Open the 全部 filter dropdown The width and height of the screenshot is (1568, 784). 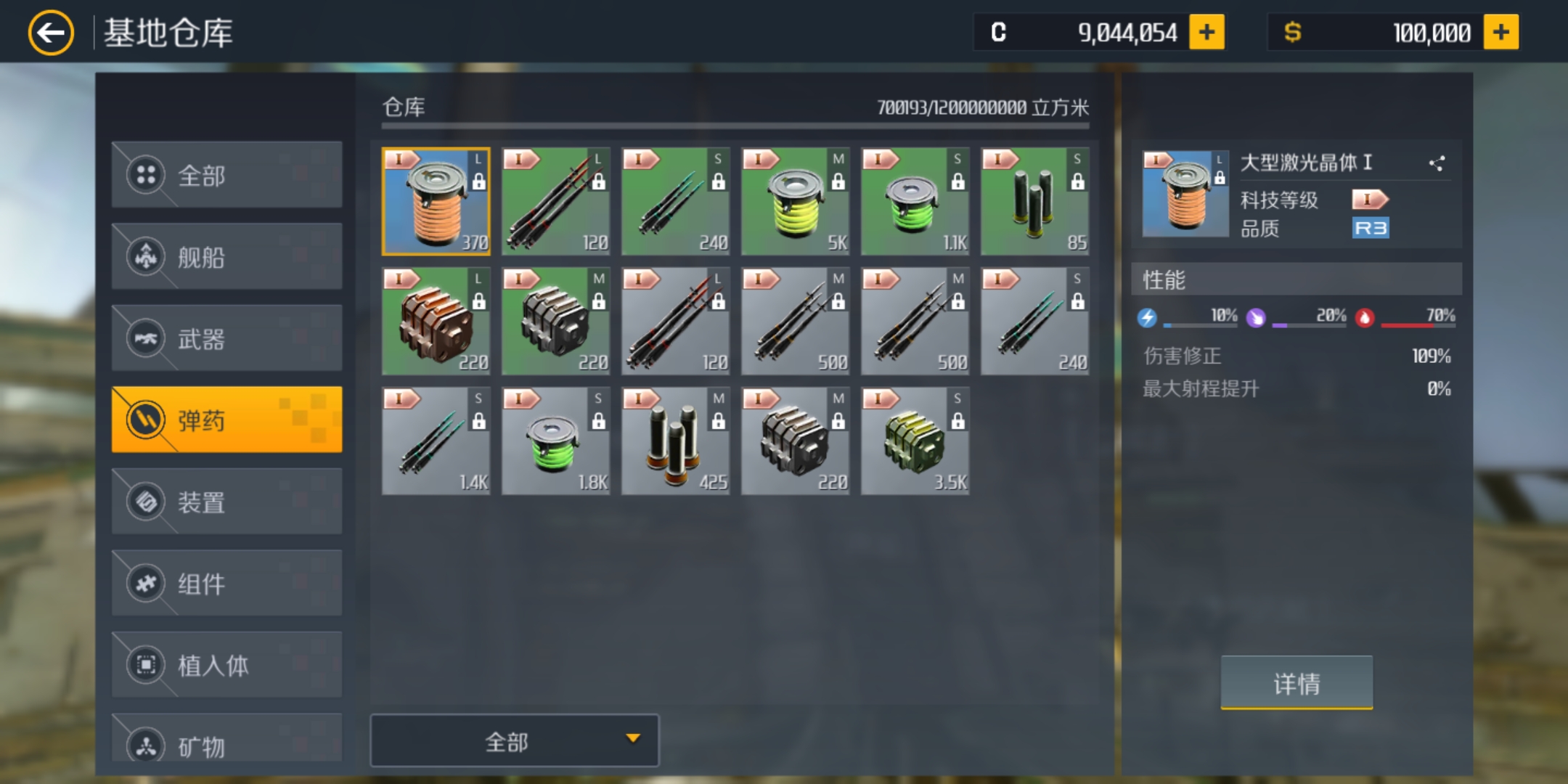(x=515, y=741)
